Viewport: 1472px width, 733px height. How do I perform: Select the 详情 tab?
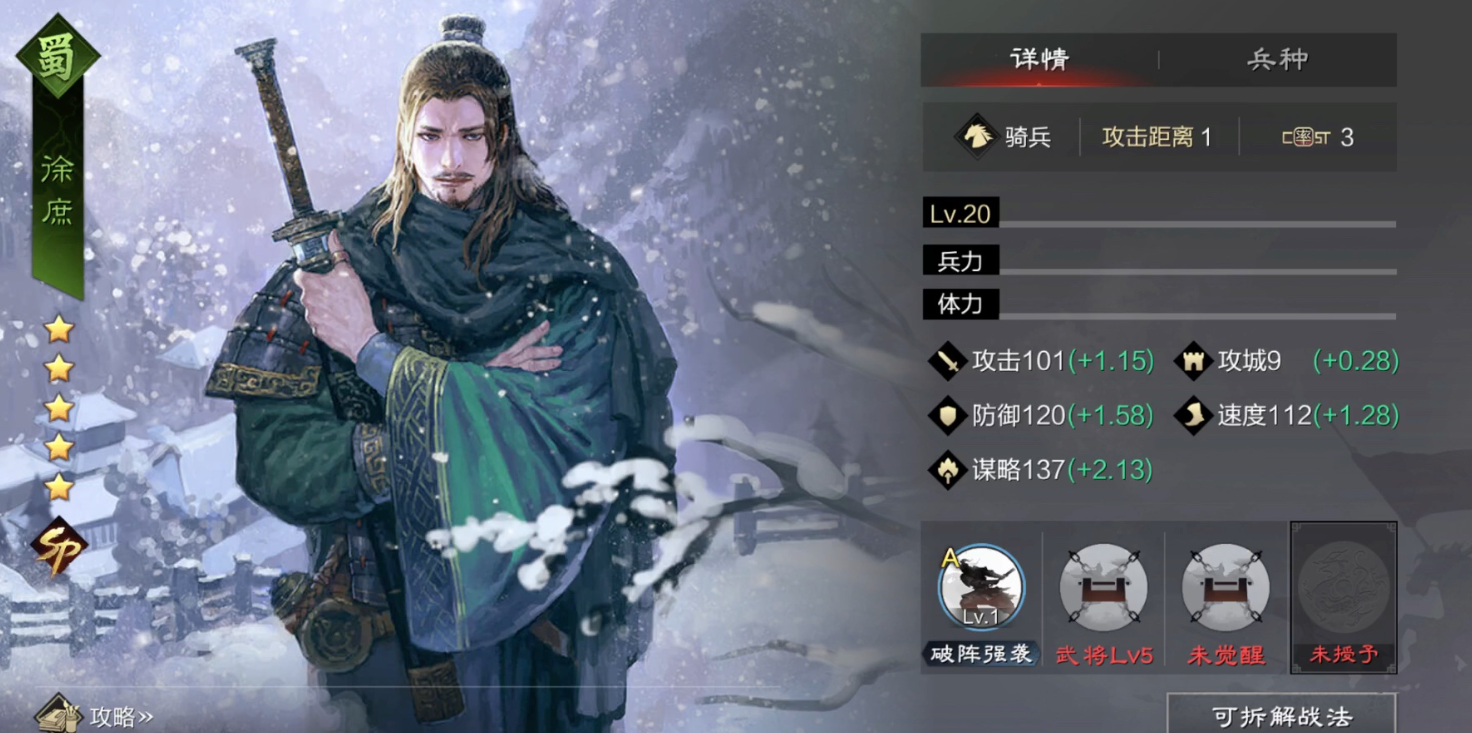pyautogui.click(x=1040, y=60)
